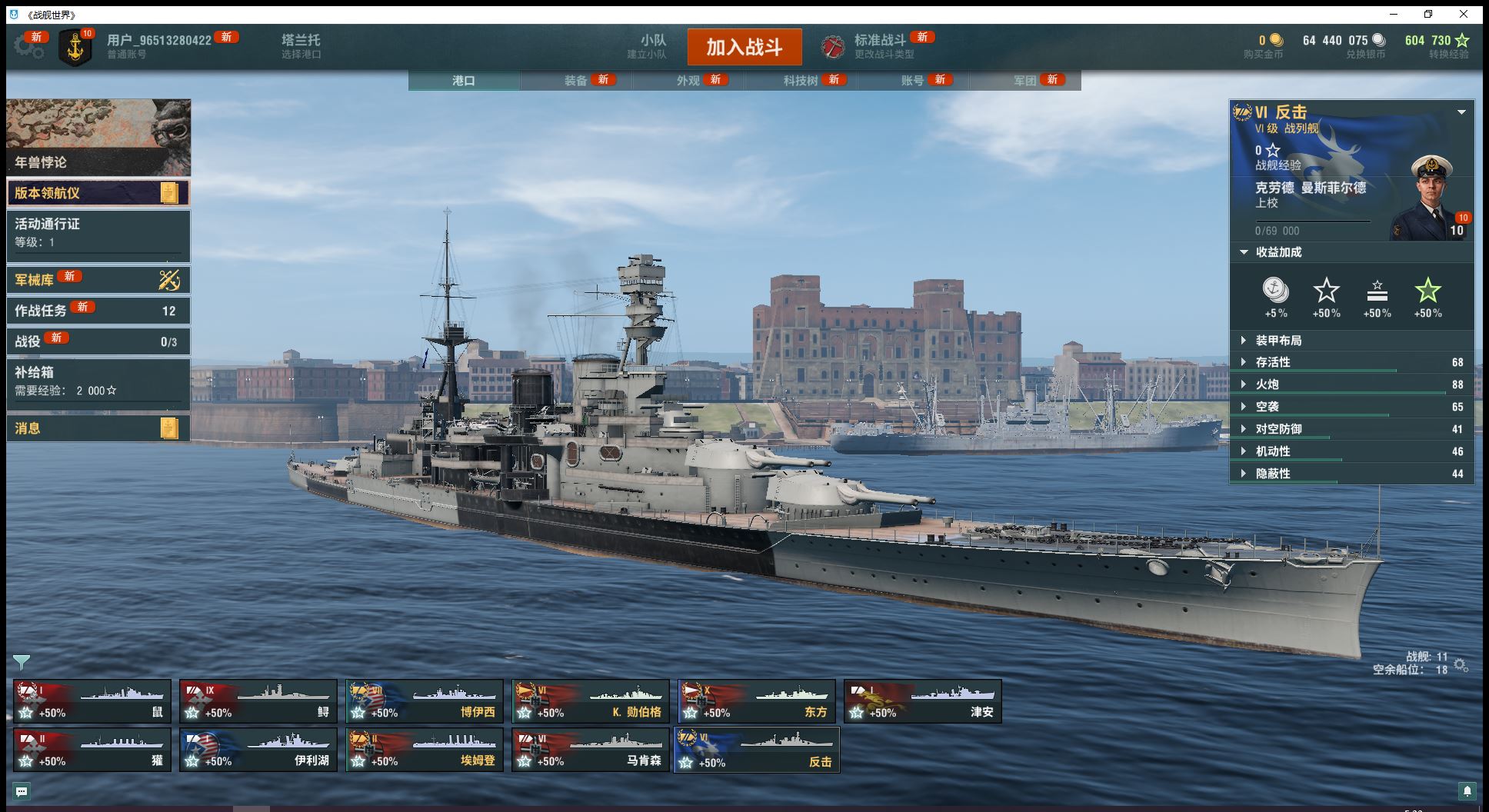The width and height of the screenshot is (1489, 812).
Task: Open the 军械库 armory
Action: pyautogui.click(x=98, y=280)
